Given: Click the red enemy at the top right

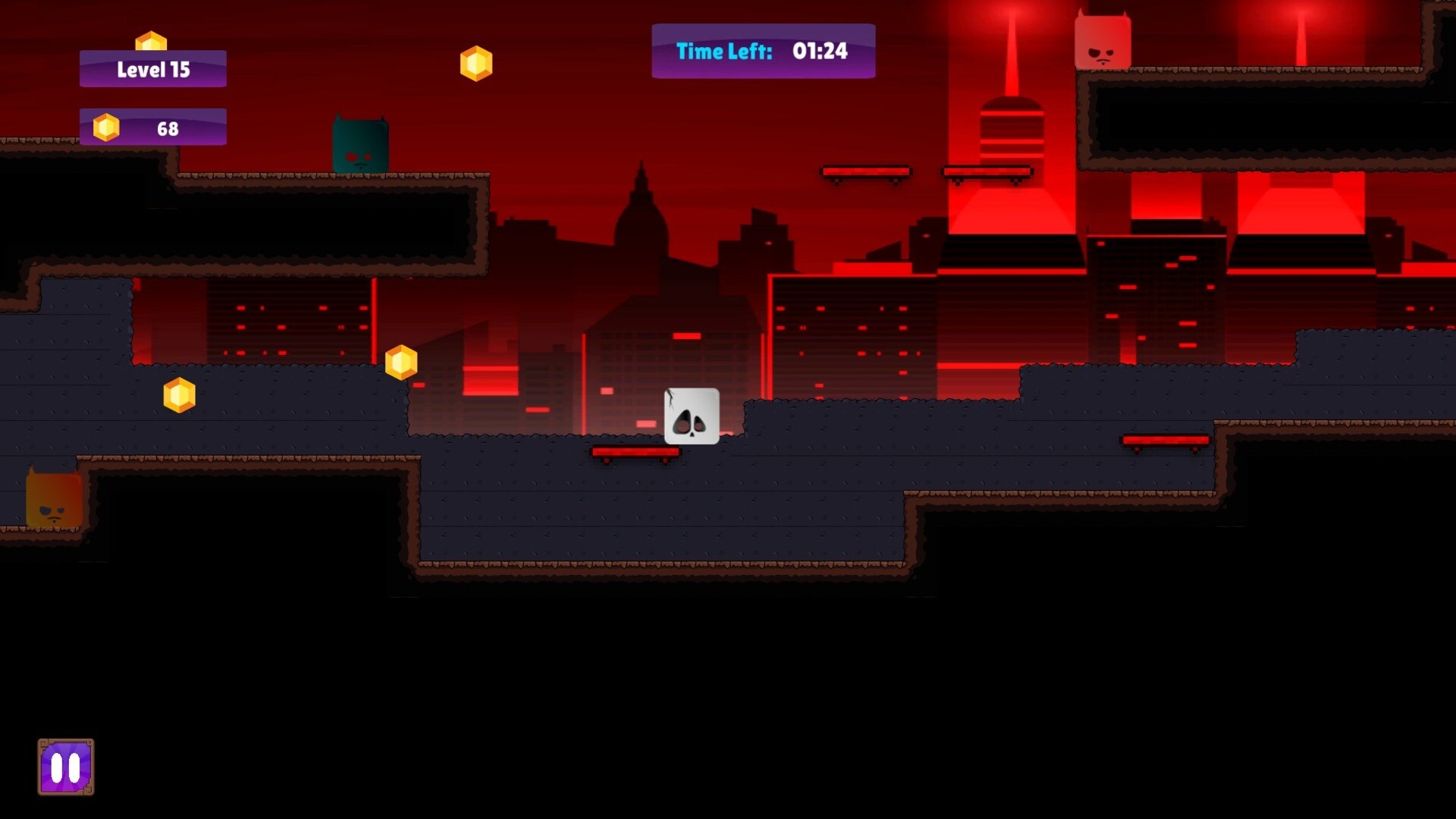Looking at the screenshot, I should (x=1103, y=42).
